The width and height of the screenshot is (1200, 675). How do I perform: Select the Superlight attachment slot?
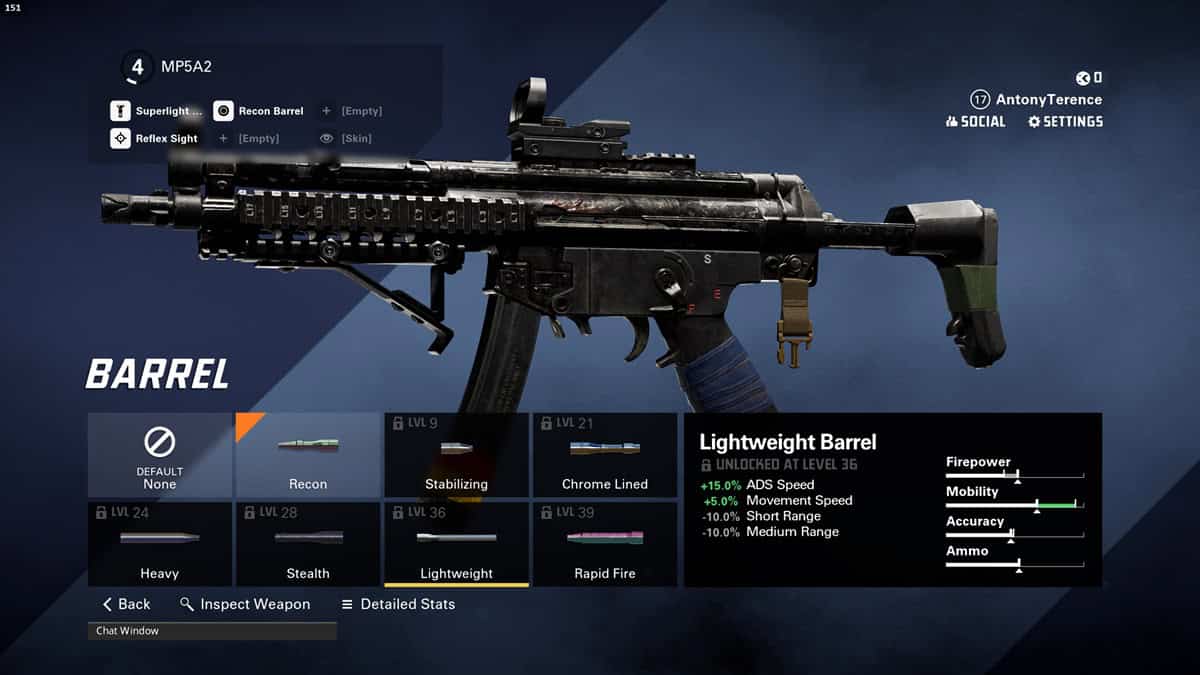tap(157, 111)
